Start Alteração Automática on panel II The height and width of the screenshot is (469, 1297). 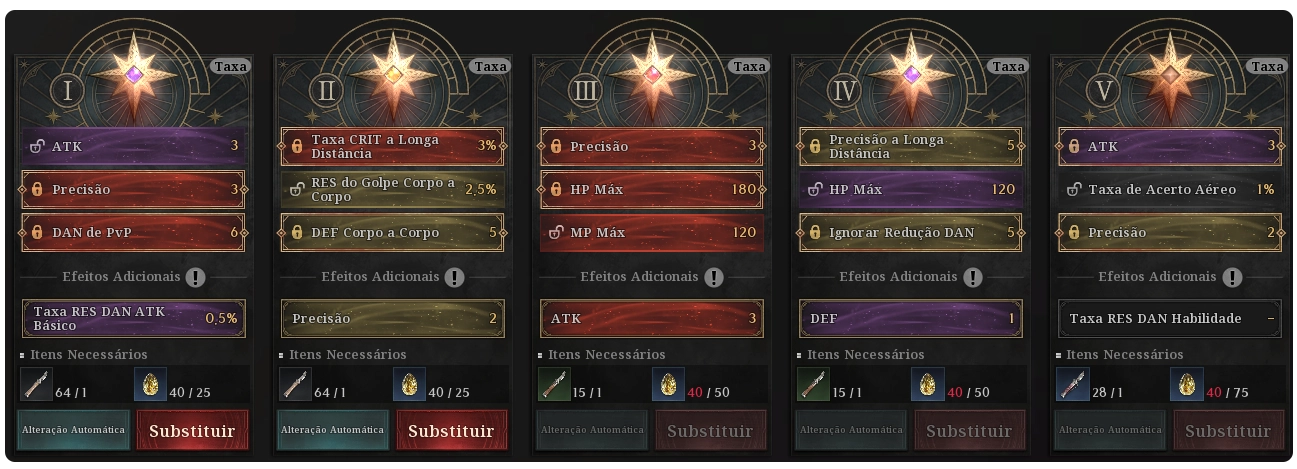(x=332, y=430)
